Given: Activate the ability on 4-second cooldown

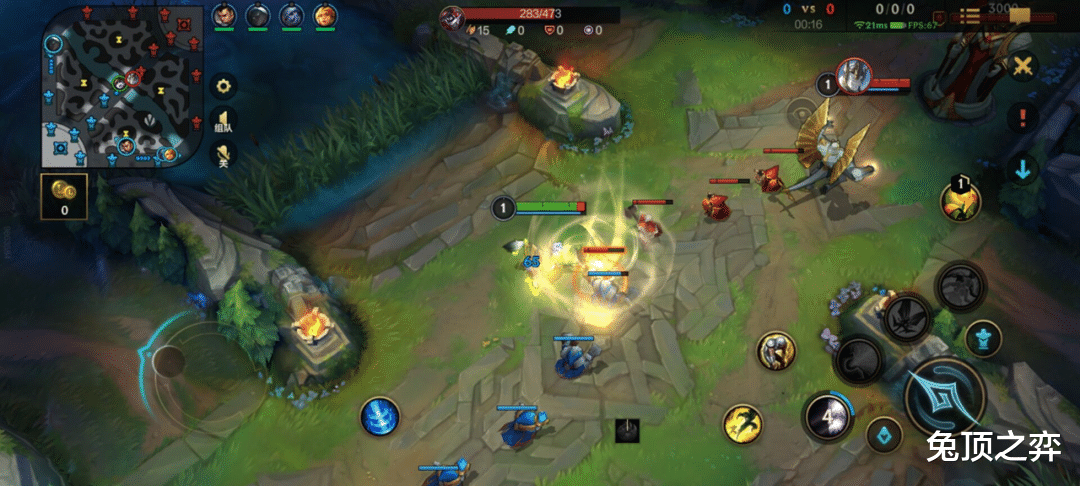Looking at the screenshot, I should [x=827, y=414].
